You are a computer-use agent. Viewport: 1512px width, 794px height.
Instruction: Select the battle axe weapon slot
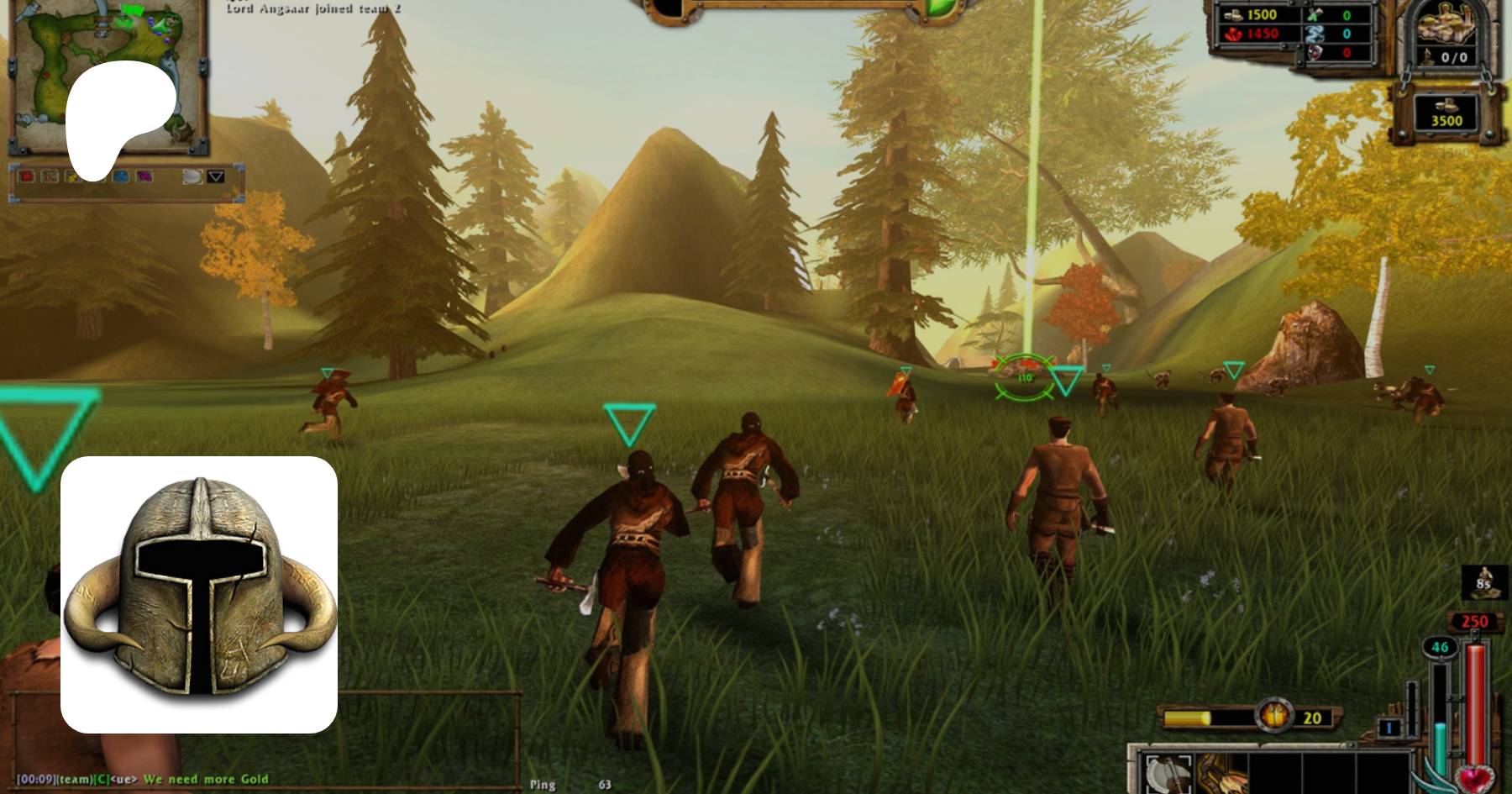pyautogui.click(x=1167, y=773)
